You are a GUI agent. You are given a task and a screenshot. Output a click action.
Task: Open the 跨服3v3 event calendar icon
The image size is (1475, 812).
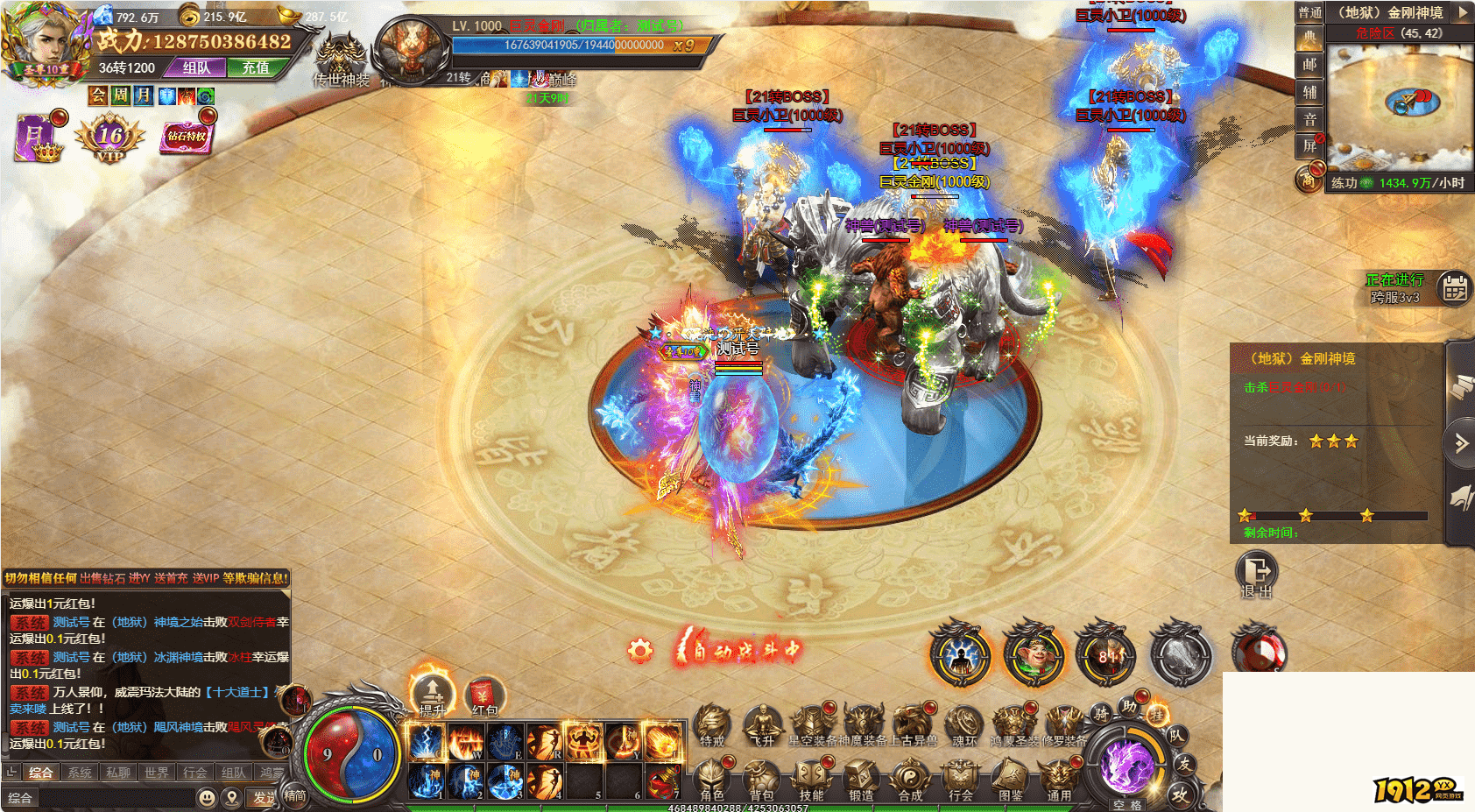point(1455,288)
